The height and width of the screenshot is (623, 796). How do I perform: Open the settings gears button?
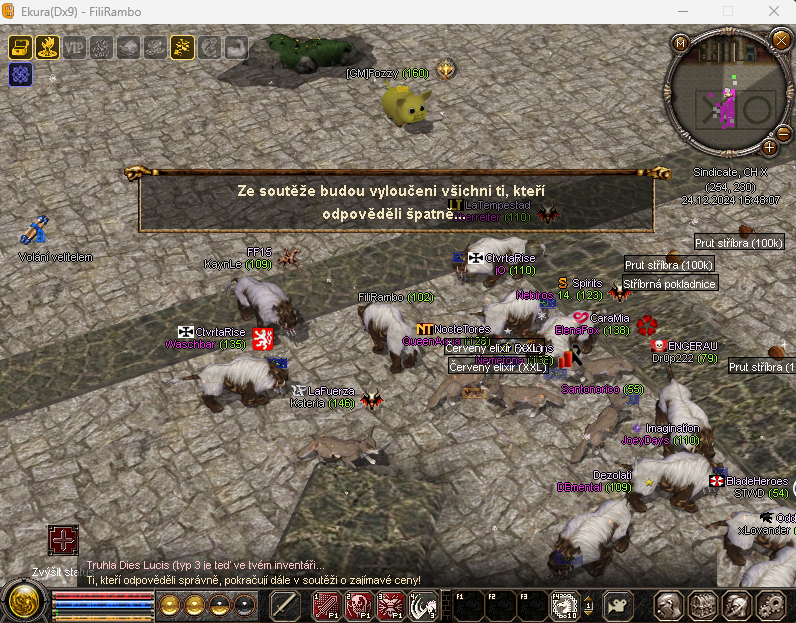[771, 605]
